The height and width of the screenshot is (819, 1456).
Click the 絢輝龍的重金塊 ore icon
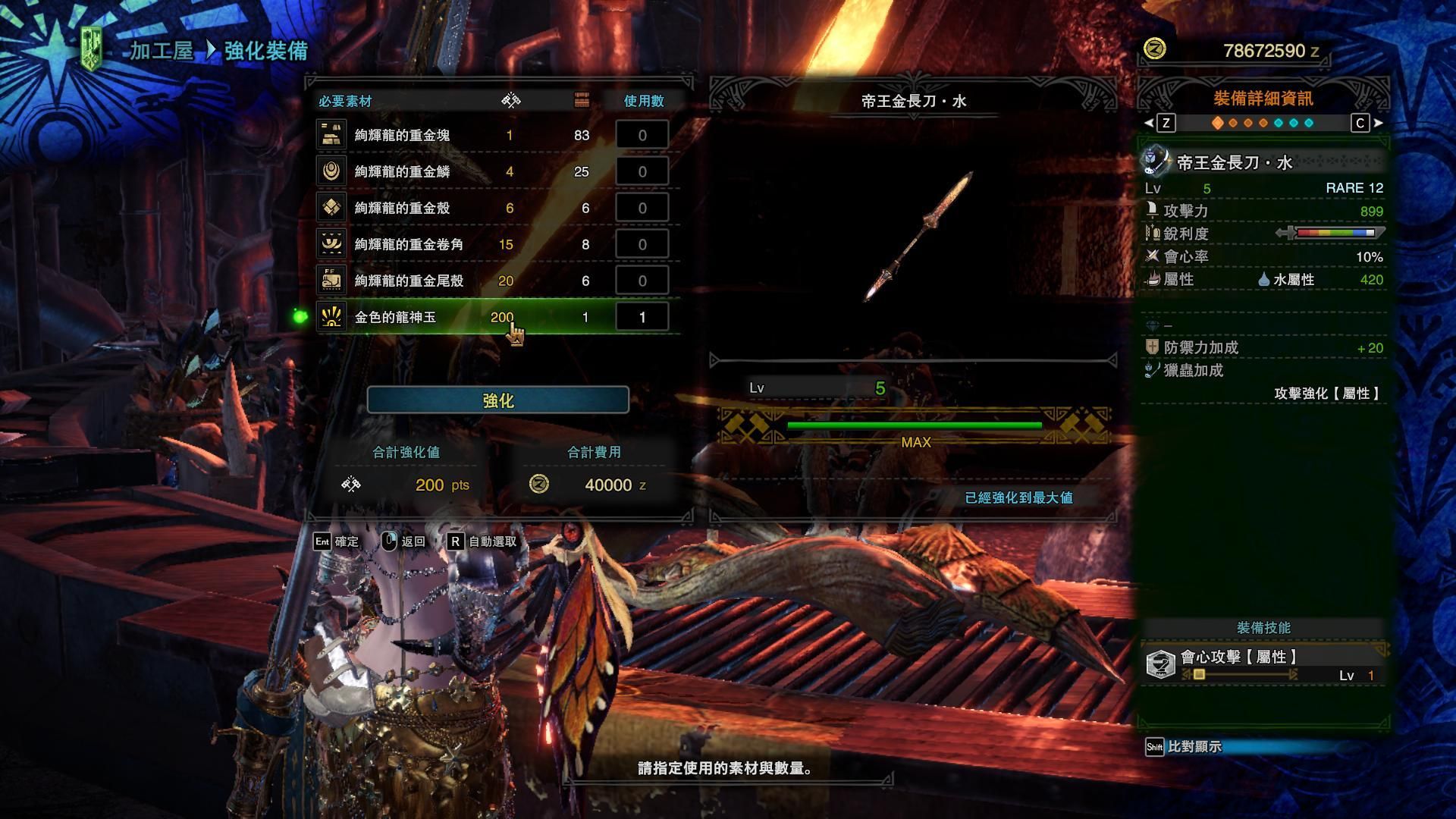[x=332, y=134]
